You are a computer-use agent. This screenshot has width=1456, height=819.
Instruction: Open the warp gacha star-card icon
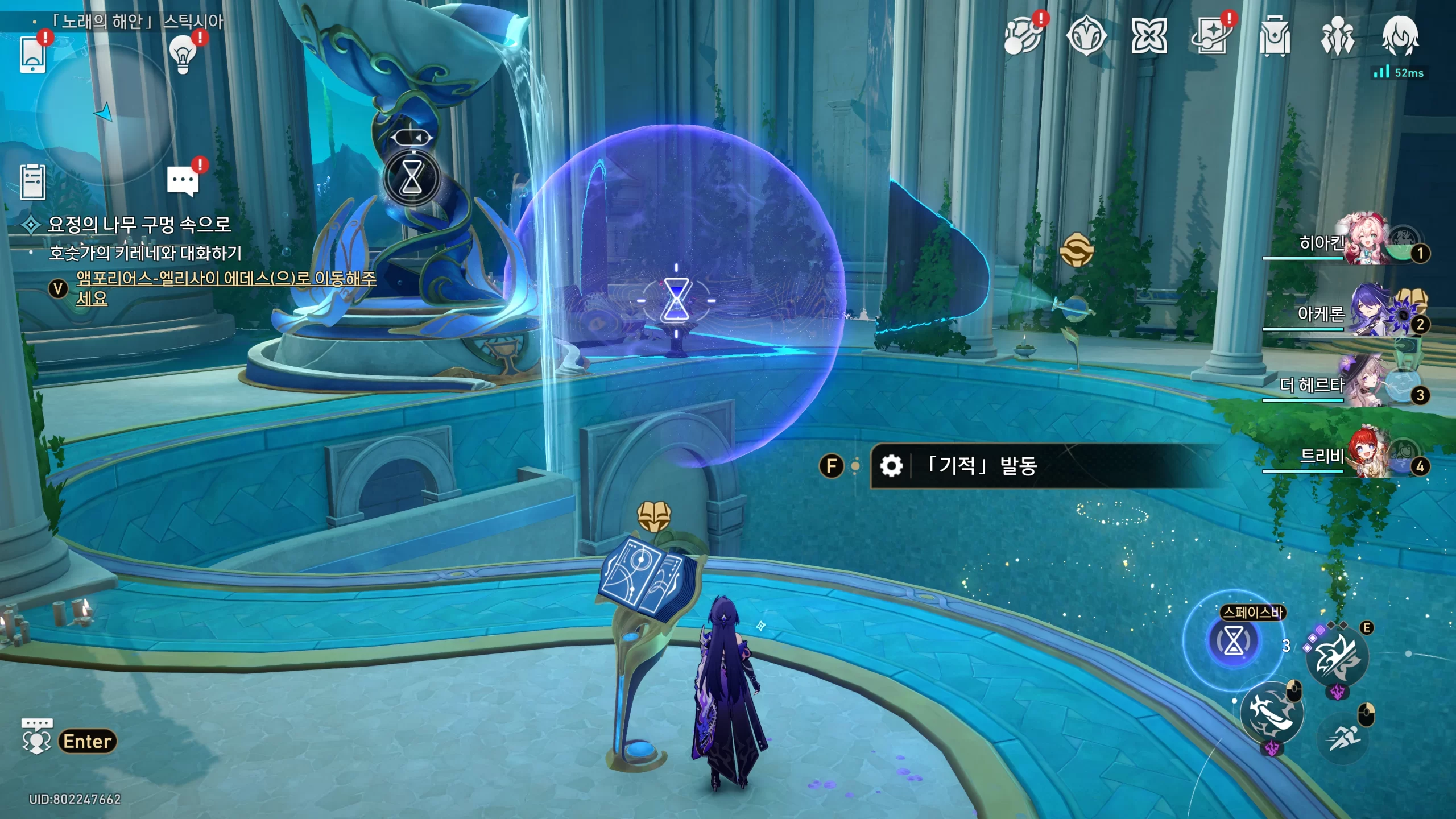tap(1212, 36)
